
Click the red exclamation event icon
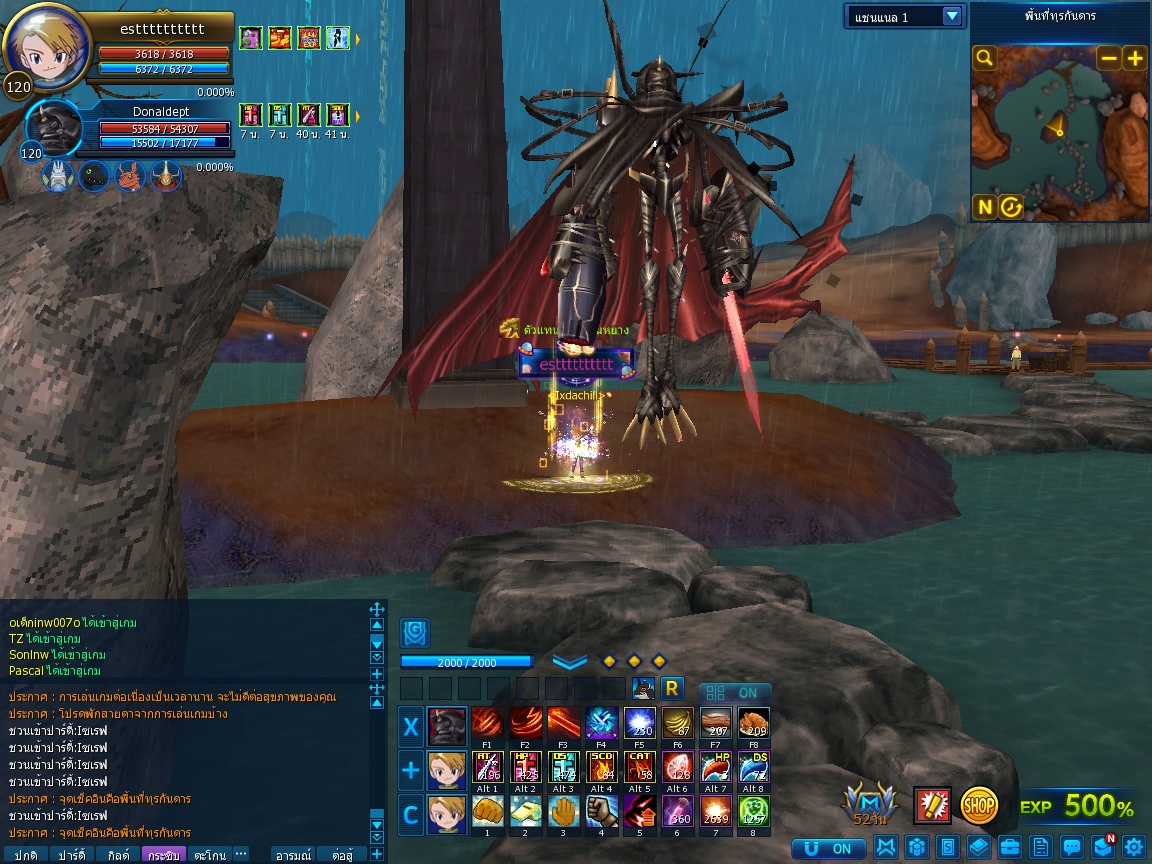[x=932, y=805]
